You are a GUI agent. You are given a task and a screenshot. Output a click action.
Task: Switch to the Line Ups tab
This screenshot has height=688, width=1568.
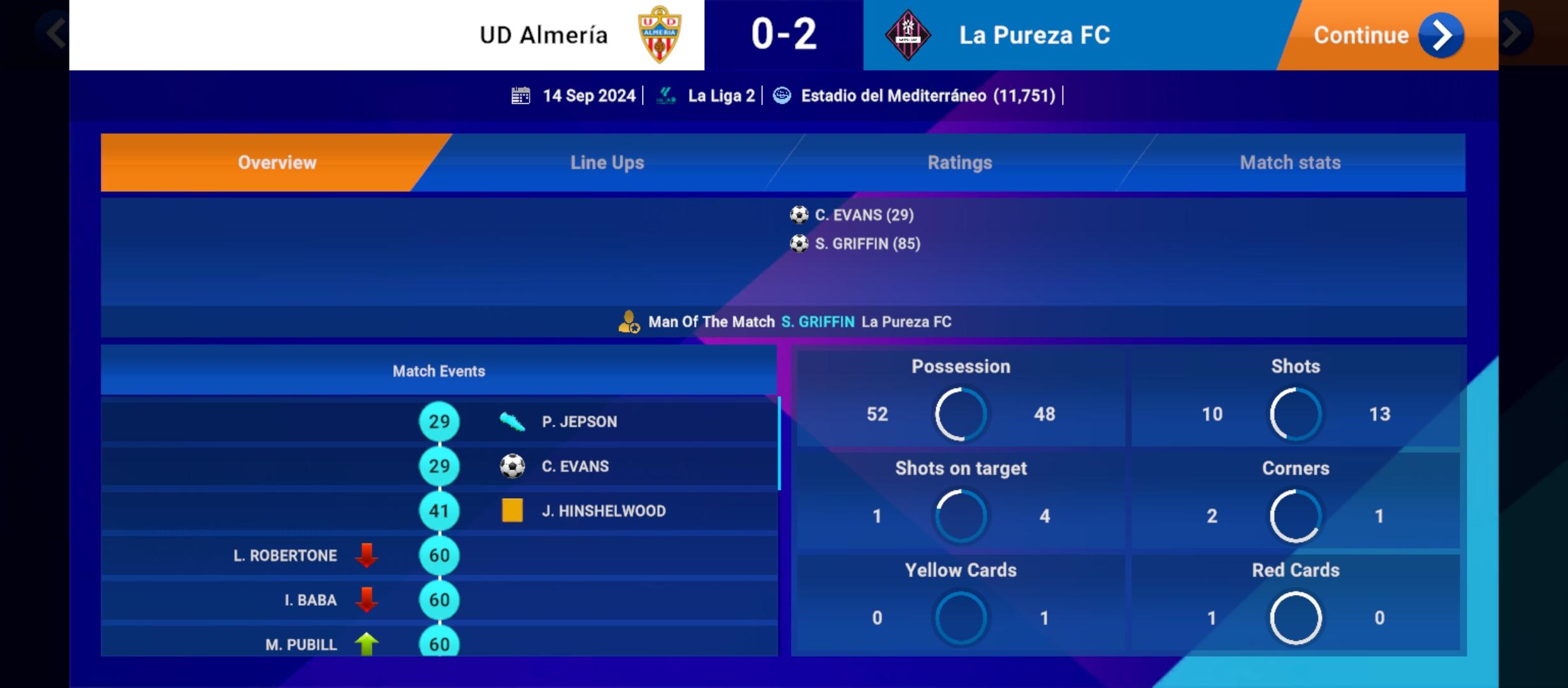(606, 162)
